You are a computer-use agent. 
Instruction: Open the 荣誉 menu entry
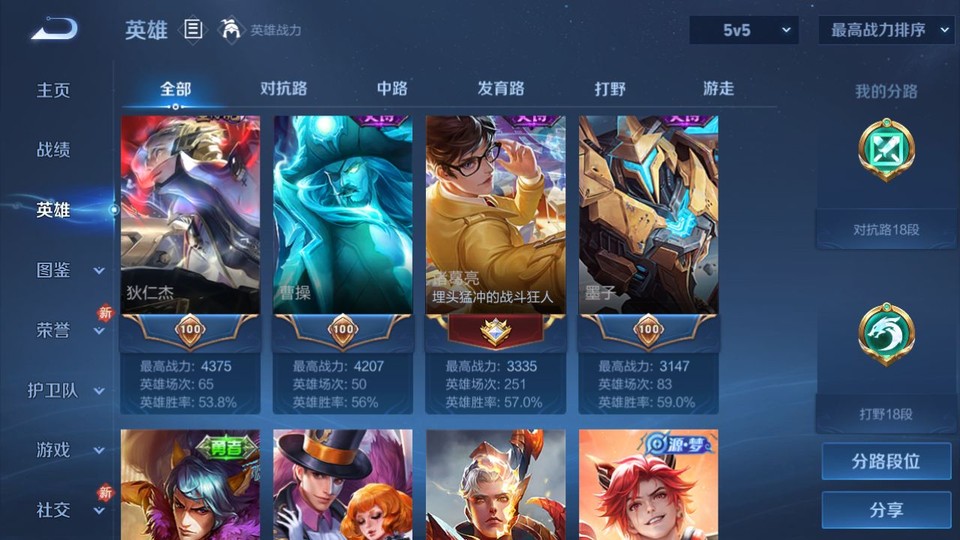click(x=54, y=330)
